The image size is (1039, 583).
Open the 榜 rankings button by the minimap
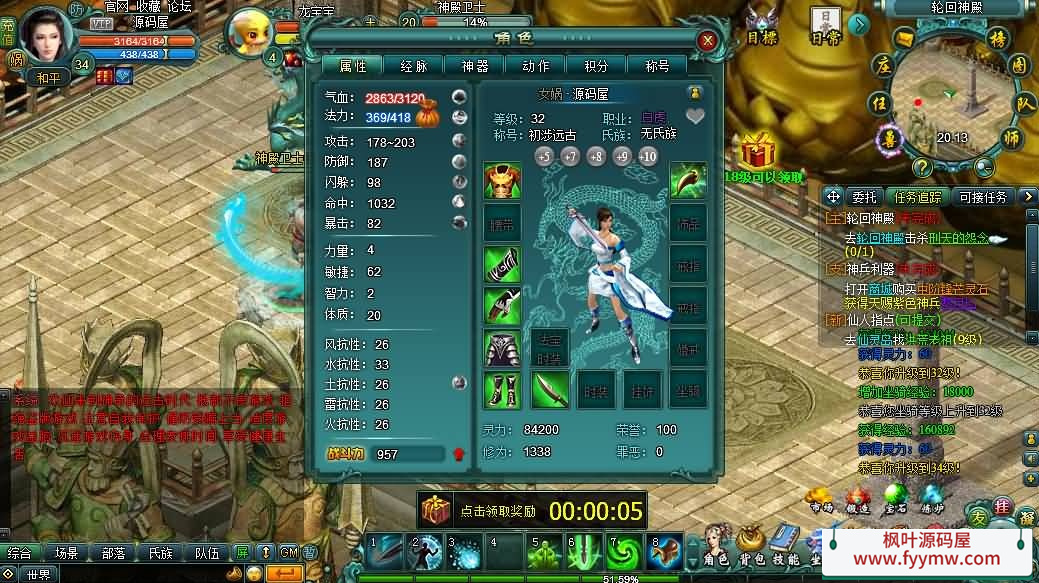[996, 40]
